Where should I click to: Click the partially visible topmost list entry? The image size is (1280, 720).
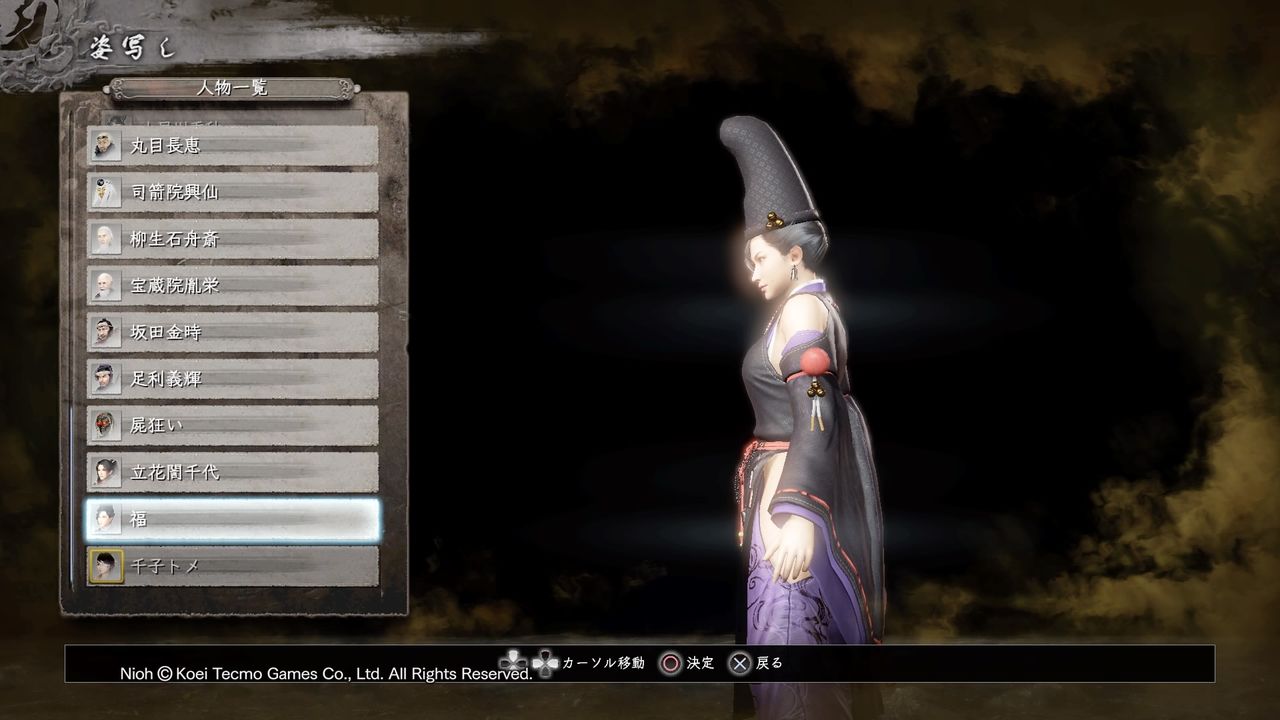(x=230, y=118)
